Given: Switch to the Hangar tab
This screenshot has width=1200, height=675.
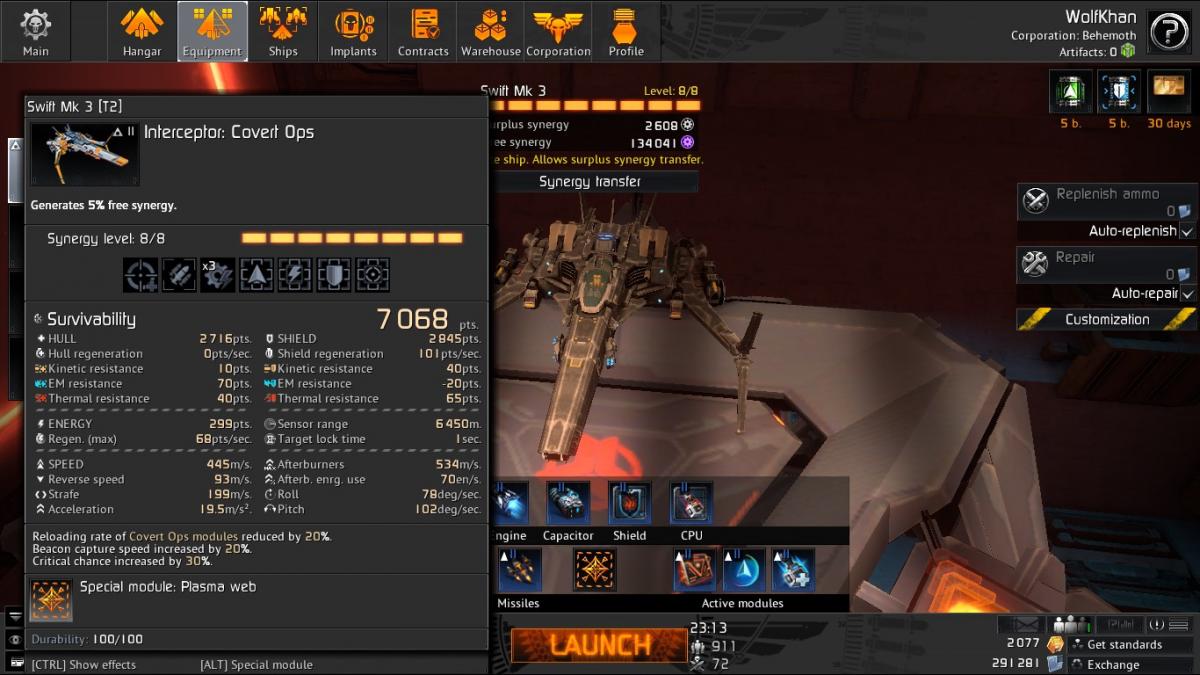Looking at the screenshot, I should pyautogui.click(x=142, y=31).
